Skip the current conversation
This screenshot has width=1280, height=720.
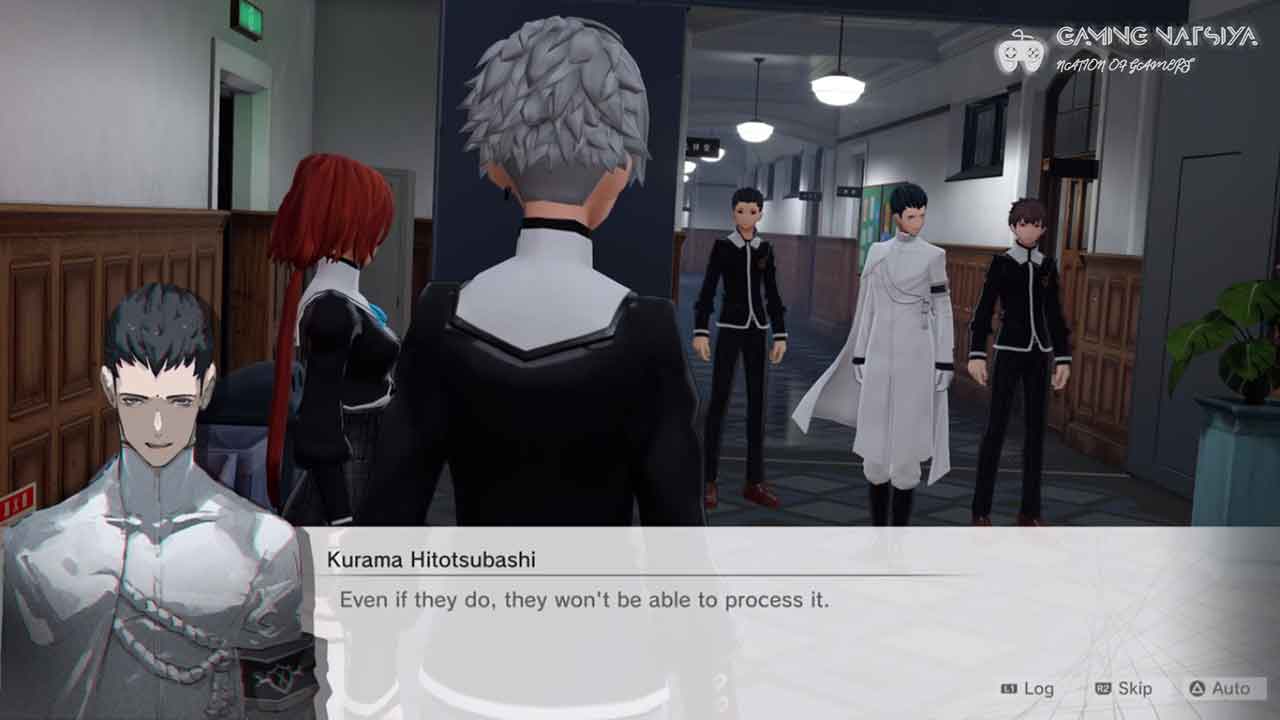[1124, 689]
